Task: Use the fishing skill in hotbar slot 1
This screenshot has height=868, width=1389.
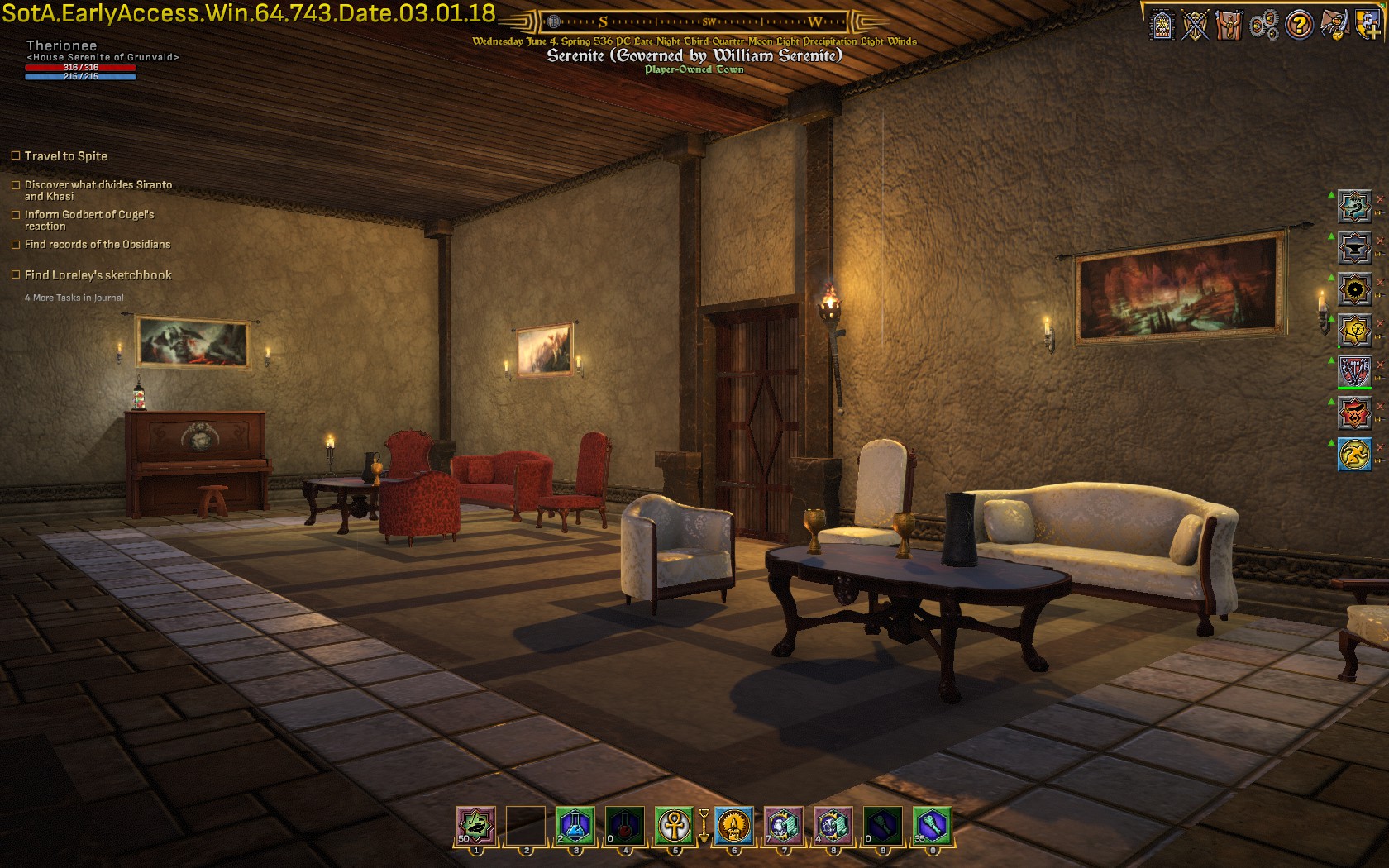Action: tap(476, 825)
